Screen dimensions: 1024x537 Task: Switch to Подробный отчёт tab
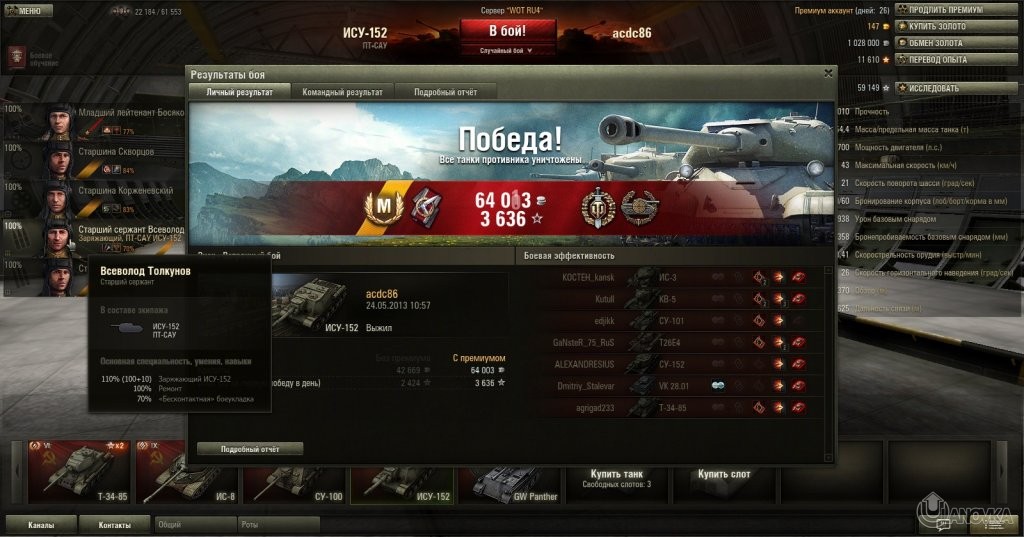click(x=446, y=92)
